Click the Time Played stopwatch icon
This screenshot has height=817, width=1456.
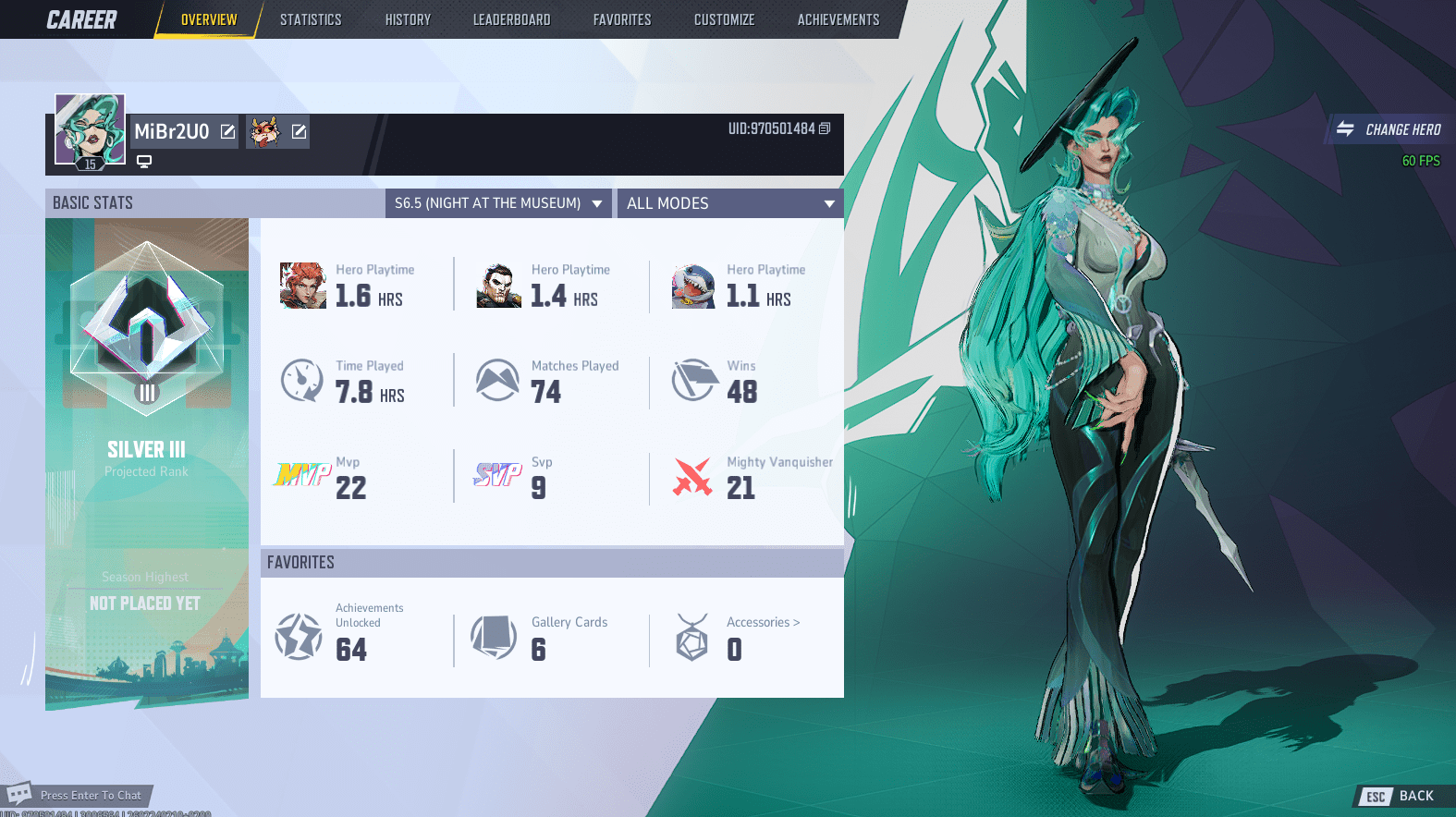(x=302, y=379)
